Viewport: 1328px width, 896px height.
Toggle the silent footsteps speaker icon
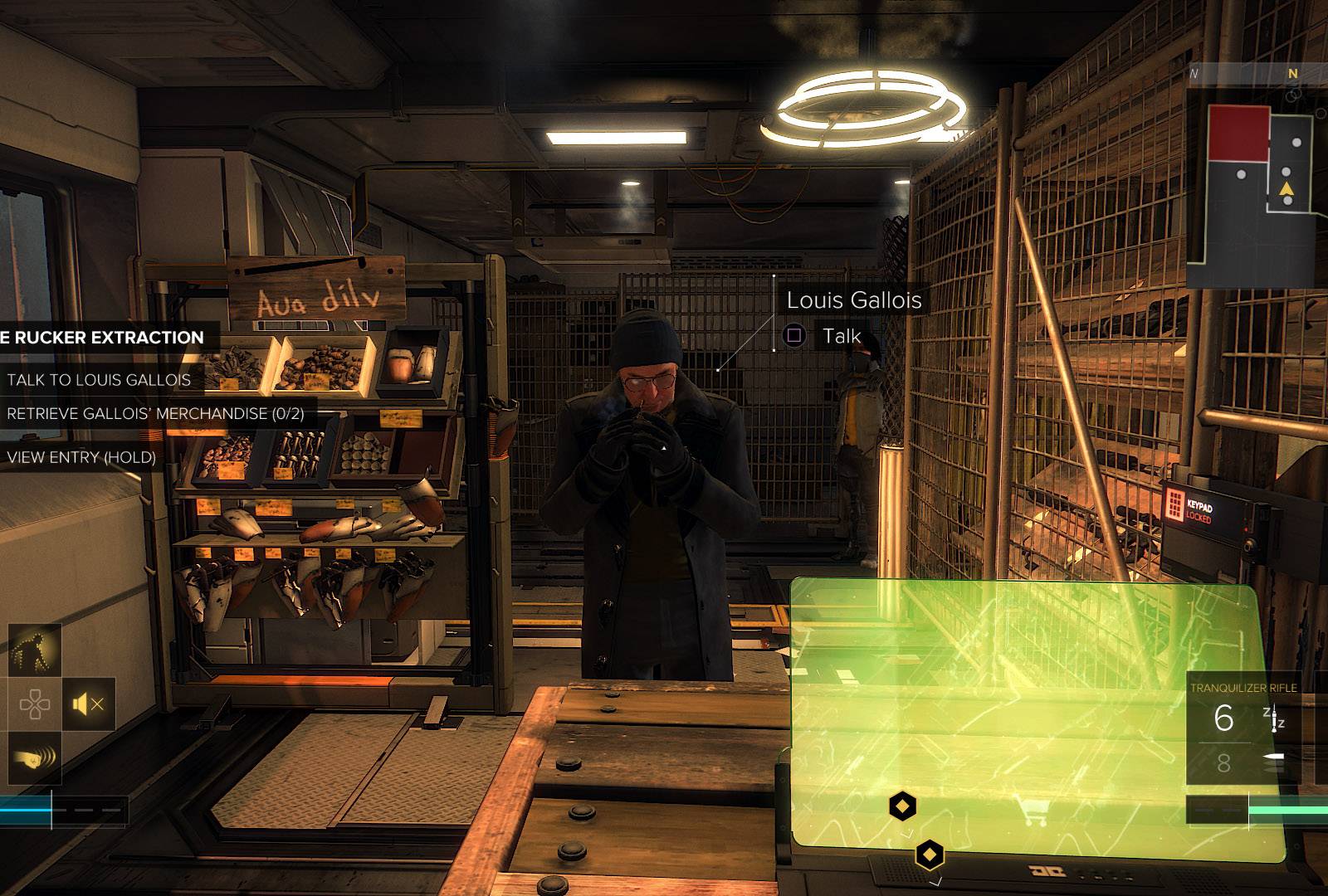click(88, 704)
